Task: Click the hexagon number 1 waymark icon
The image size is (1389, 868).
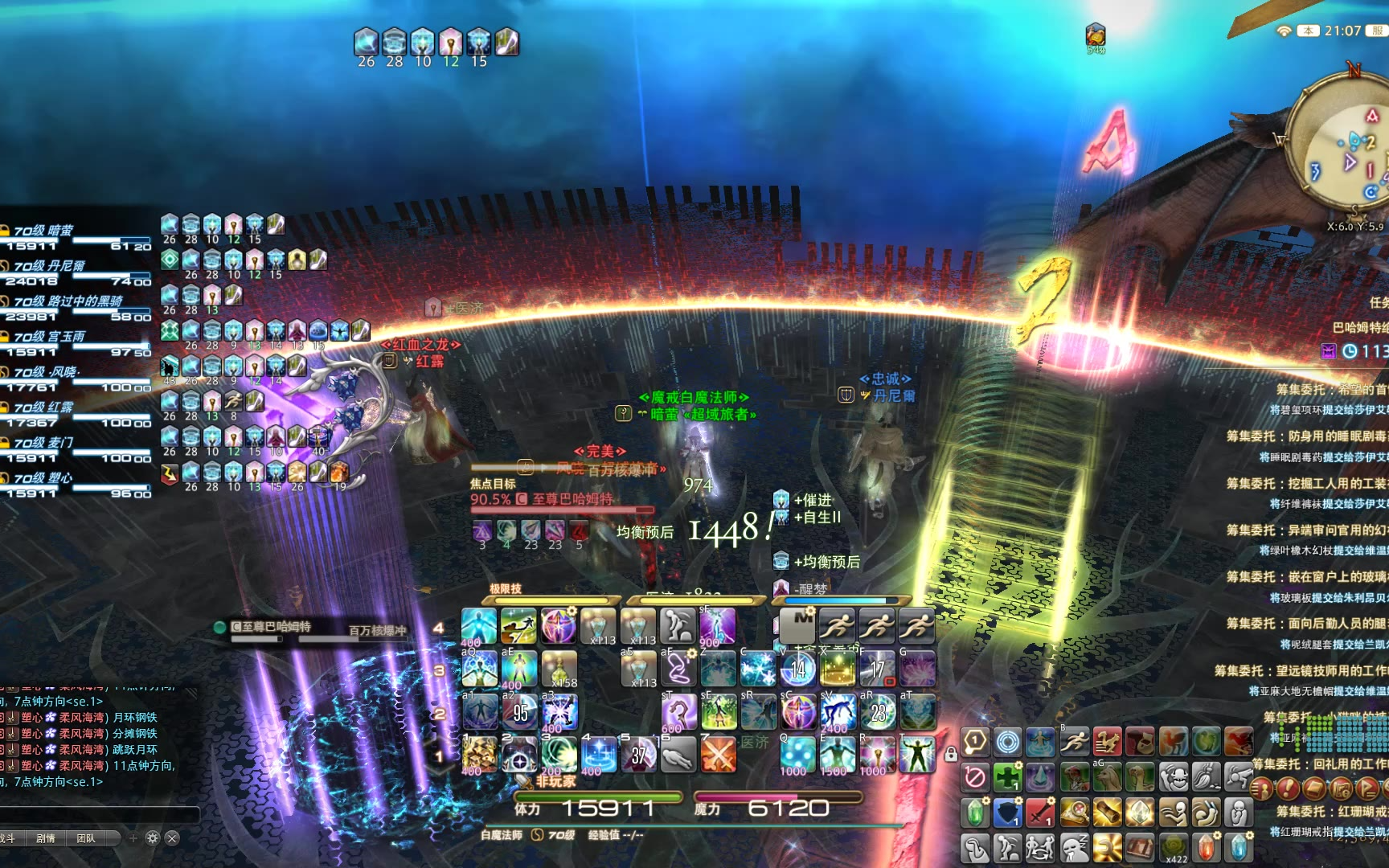Action: click(974, 741)
